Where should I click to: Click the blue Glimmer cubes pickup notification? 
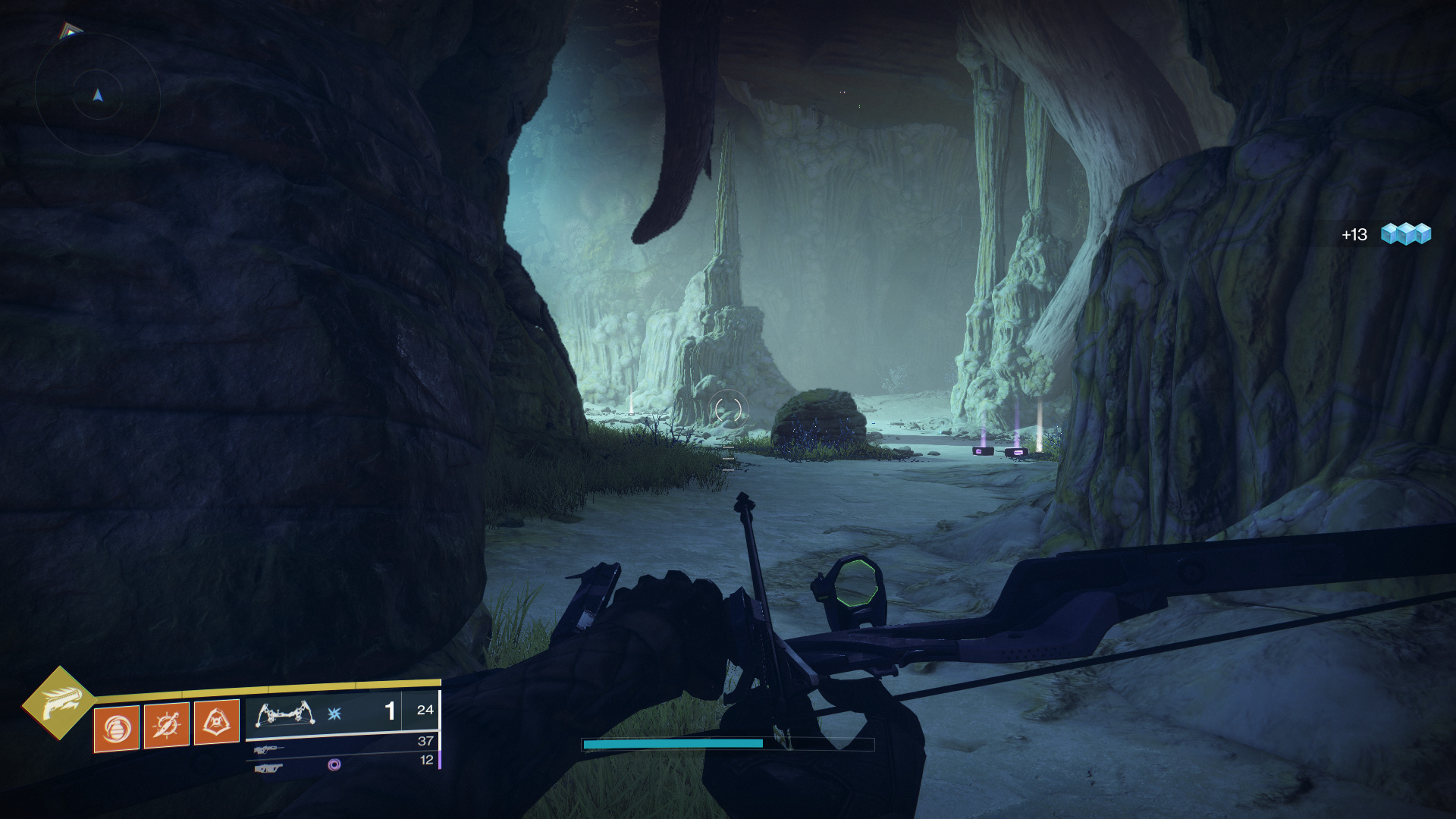point(1405,234)
